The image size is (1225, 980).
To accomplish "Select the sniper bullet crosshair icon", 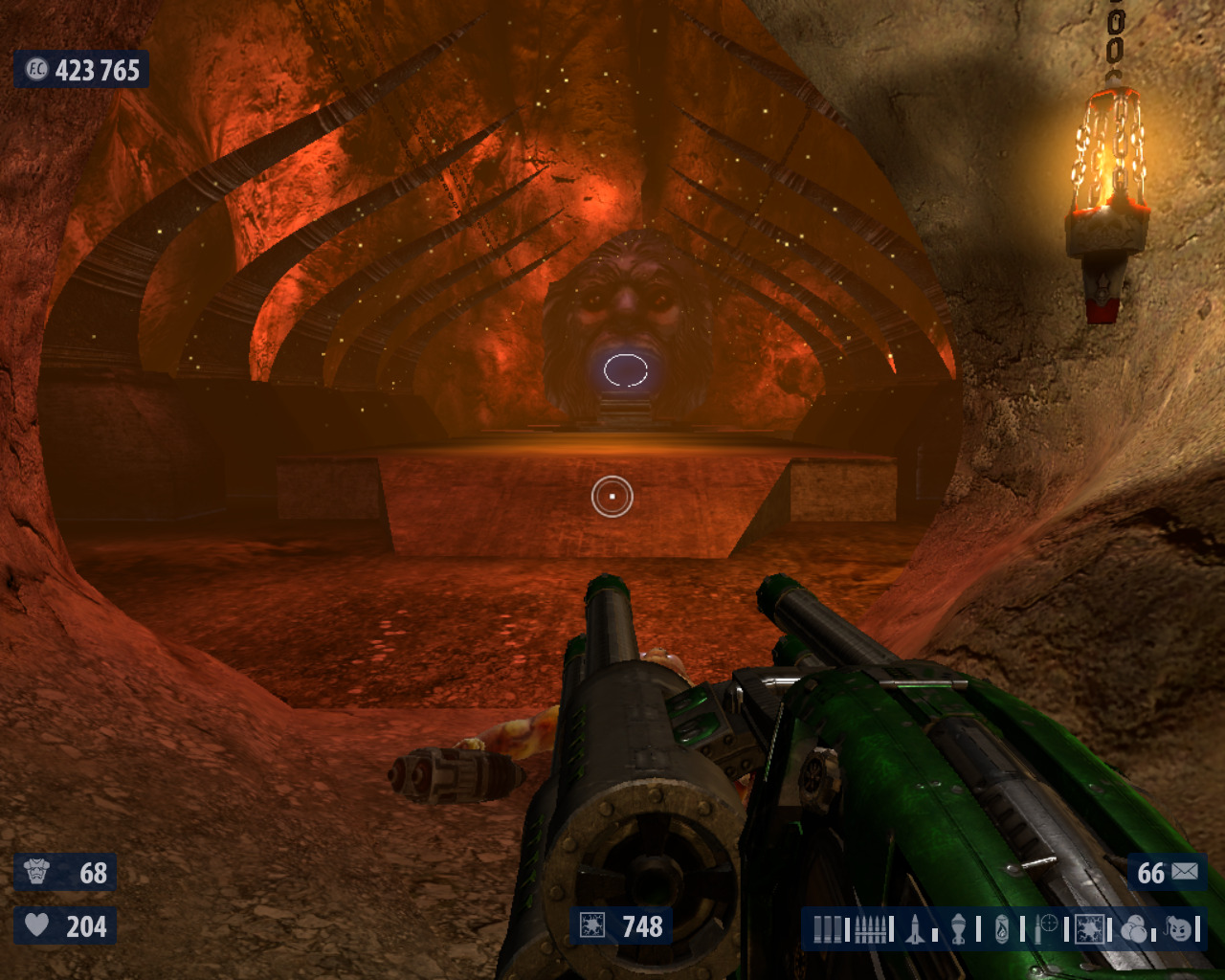I will click(1046, 928).
